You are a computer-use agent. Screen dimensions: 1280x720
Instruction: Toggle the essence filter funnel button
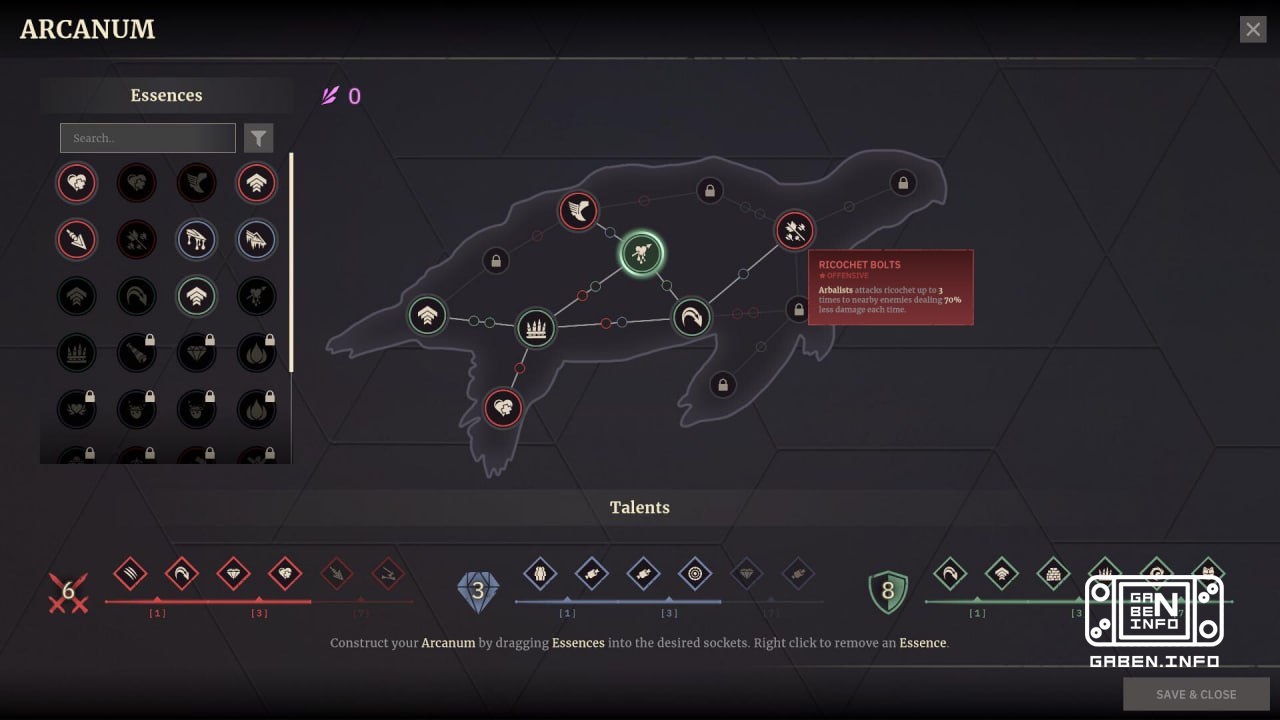259,137
